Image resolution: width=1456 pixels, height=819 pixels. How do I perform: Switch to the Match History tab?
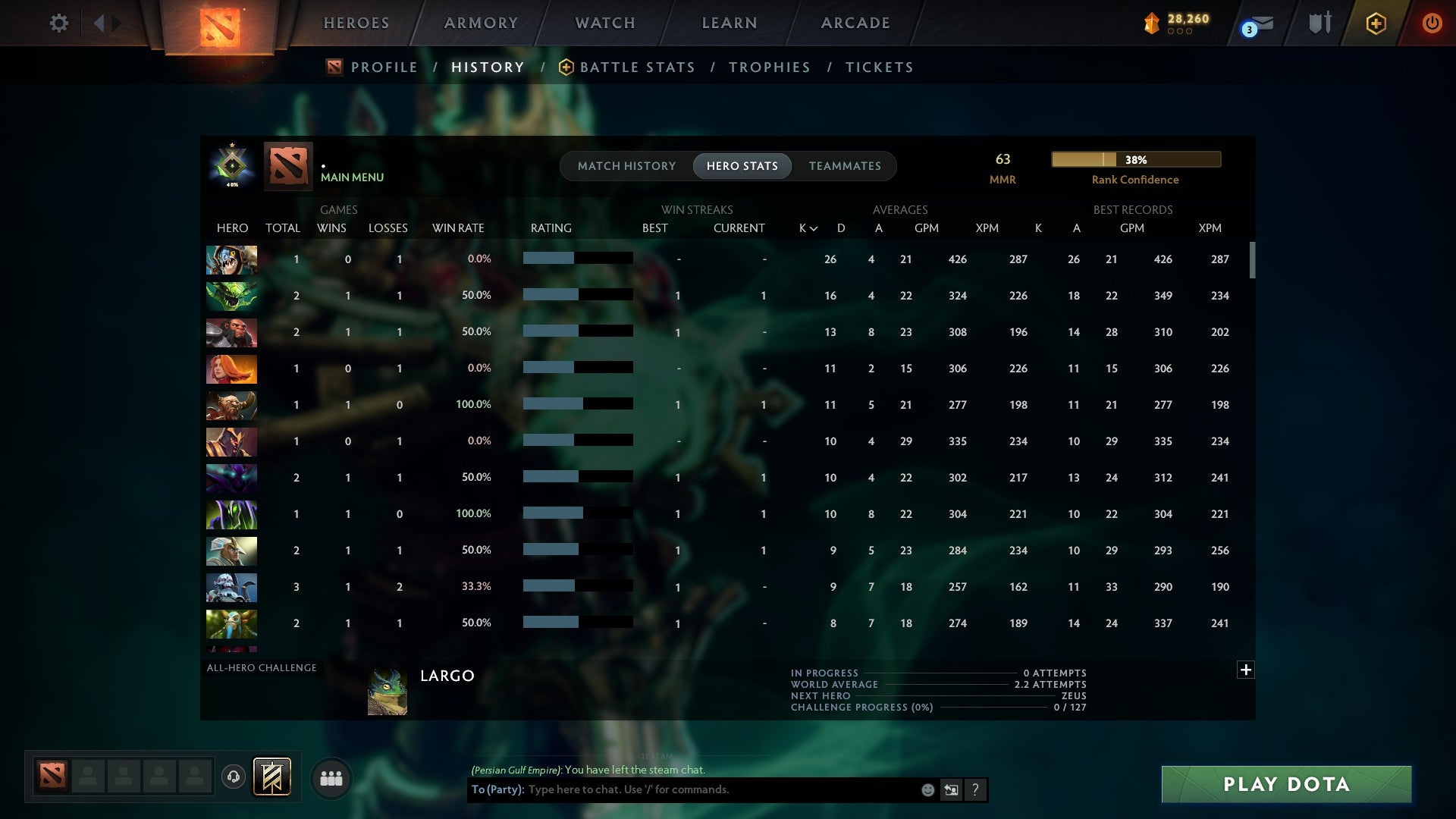tap(626, 165)
